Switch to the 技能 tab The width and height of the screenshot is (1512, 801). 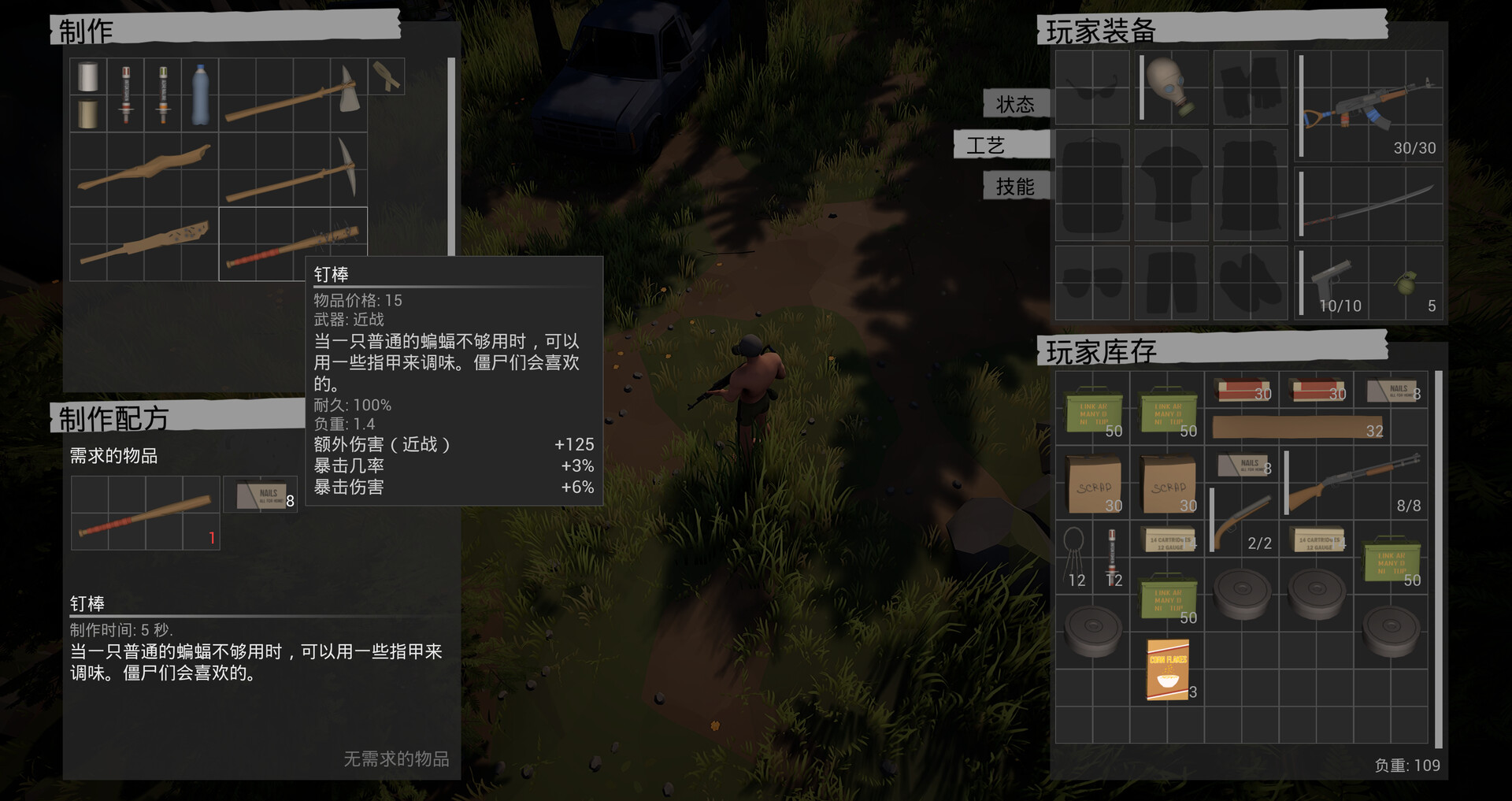(1014, 186)
